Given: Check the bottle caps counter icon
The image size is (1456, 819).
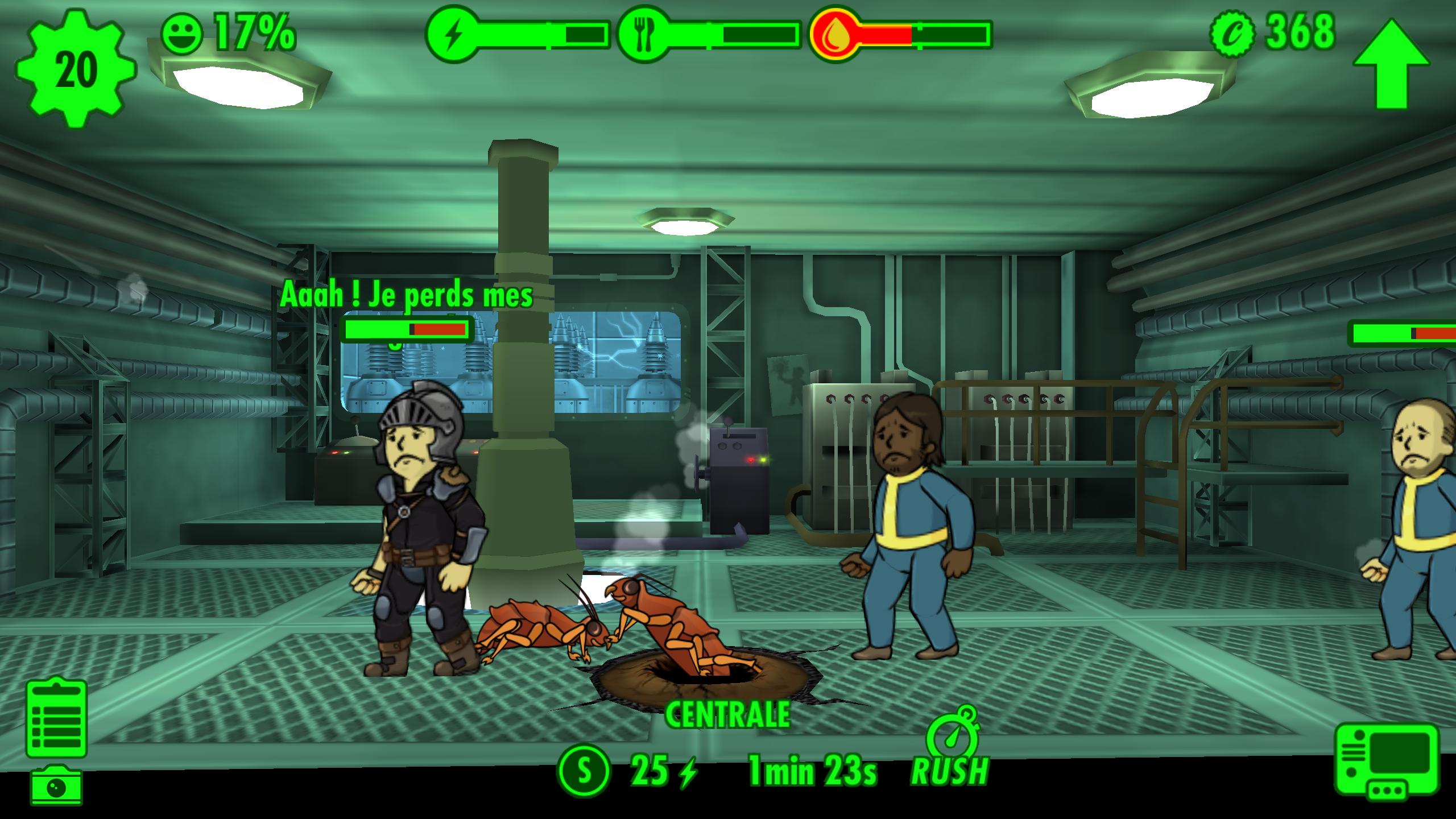Looking at the screenshot, I should click(x=1232, y=34).
